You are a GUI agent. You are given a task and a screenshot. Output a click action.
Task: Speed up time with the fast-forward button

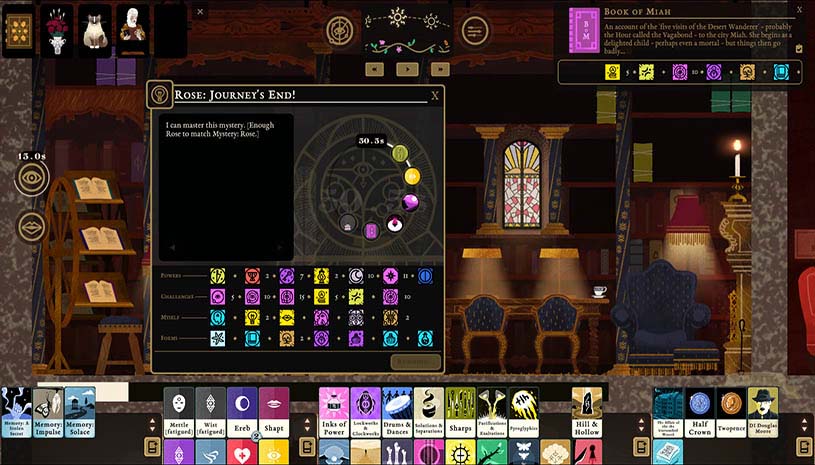(x=438, y=69)
